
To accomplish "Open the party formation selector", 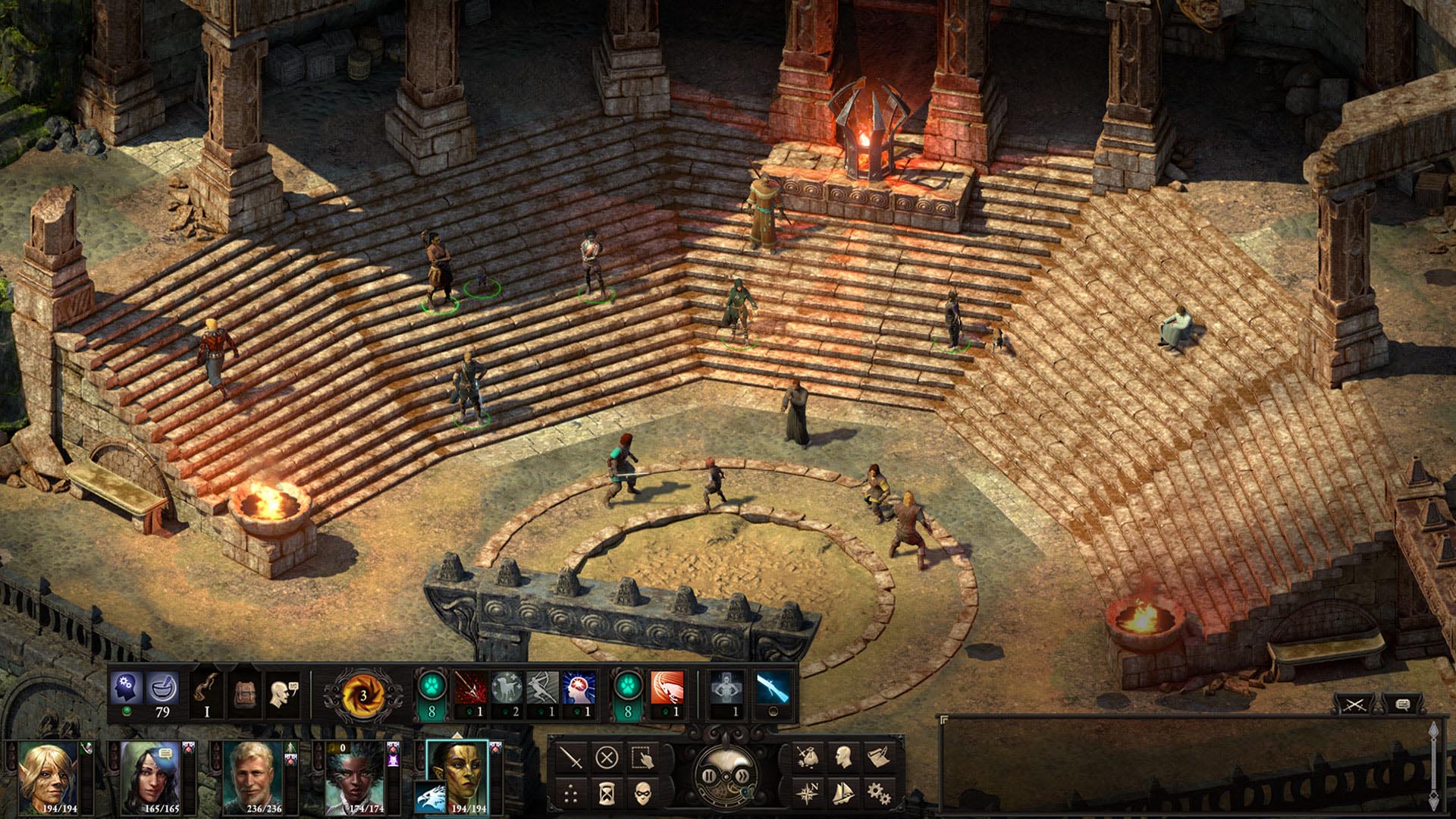I will (570, 793).
